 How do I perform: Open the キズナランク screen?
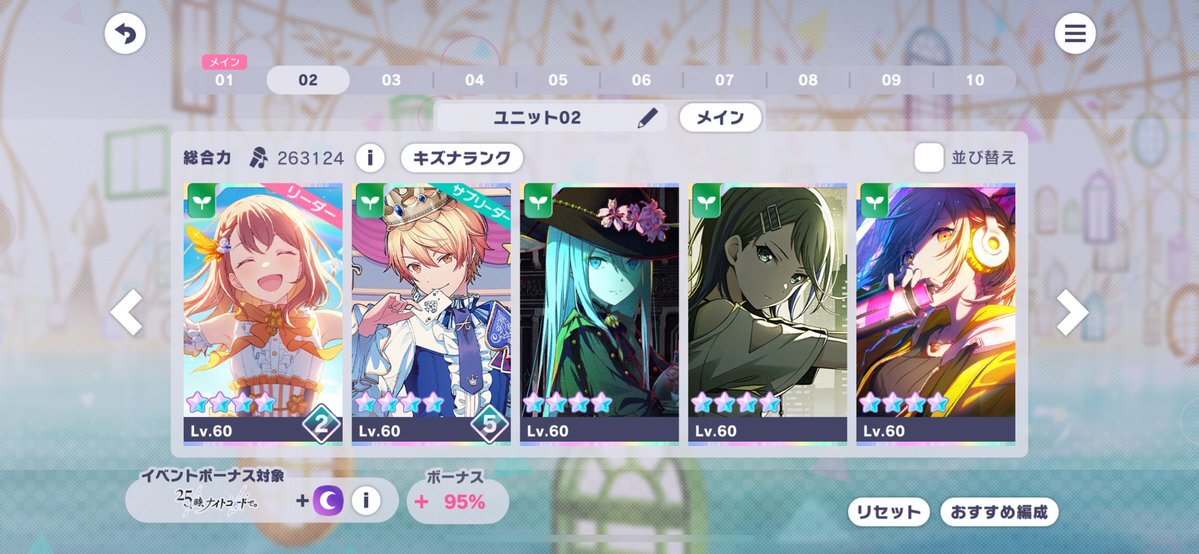point(462,158)
